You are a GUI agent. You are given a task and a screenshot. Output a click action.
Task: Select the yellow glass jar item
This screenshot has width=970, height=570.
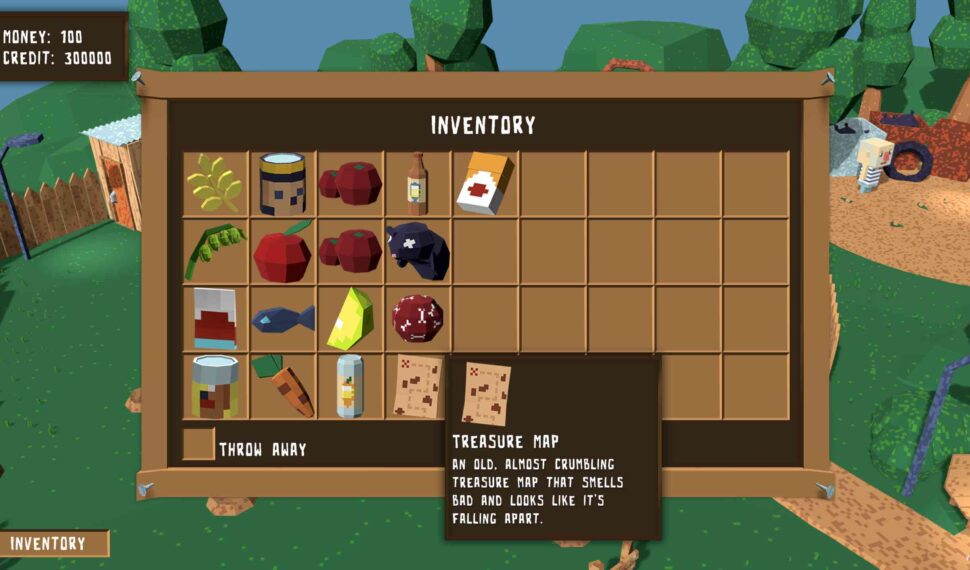(x=215, y=387)
